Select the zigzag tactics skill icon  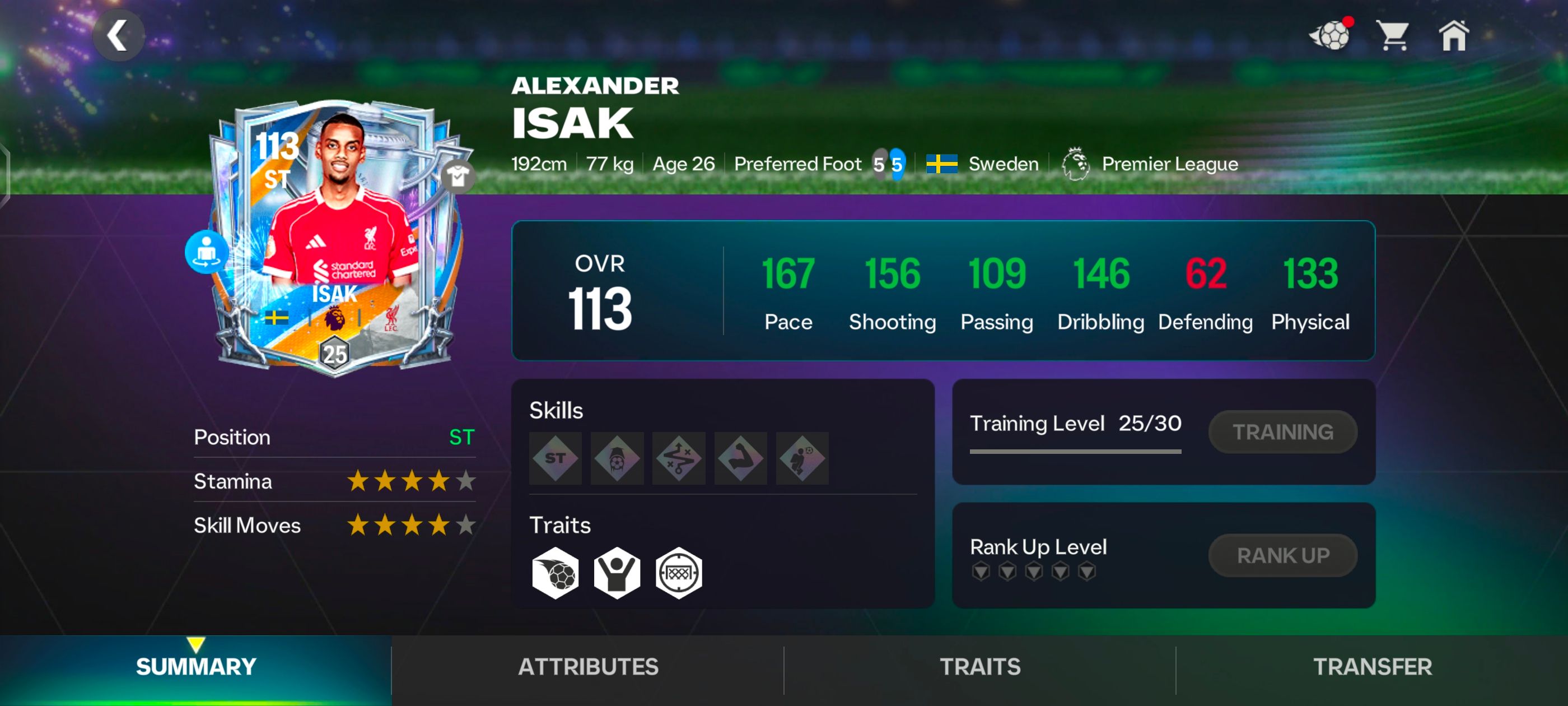click(679, 459)
